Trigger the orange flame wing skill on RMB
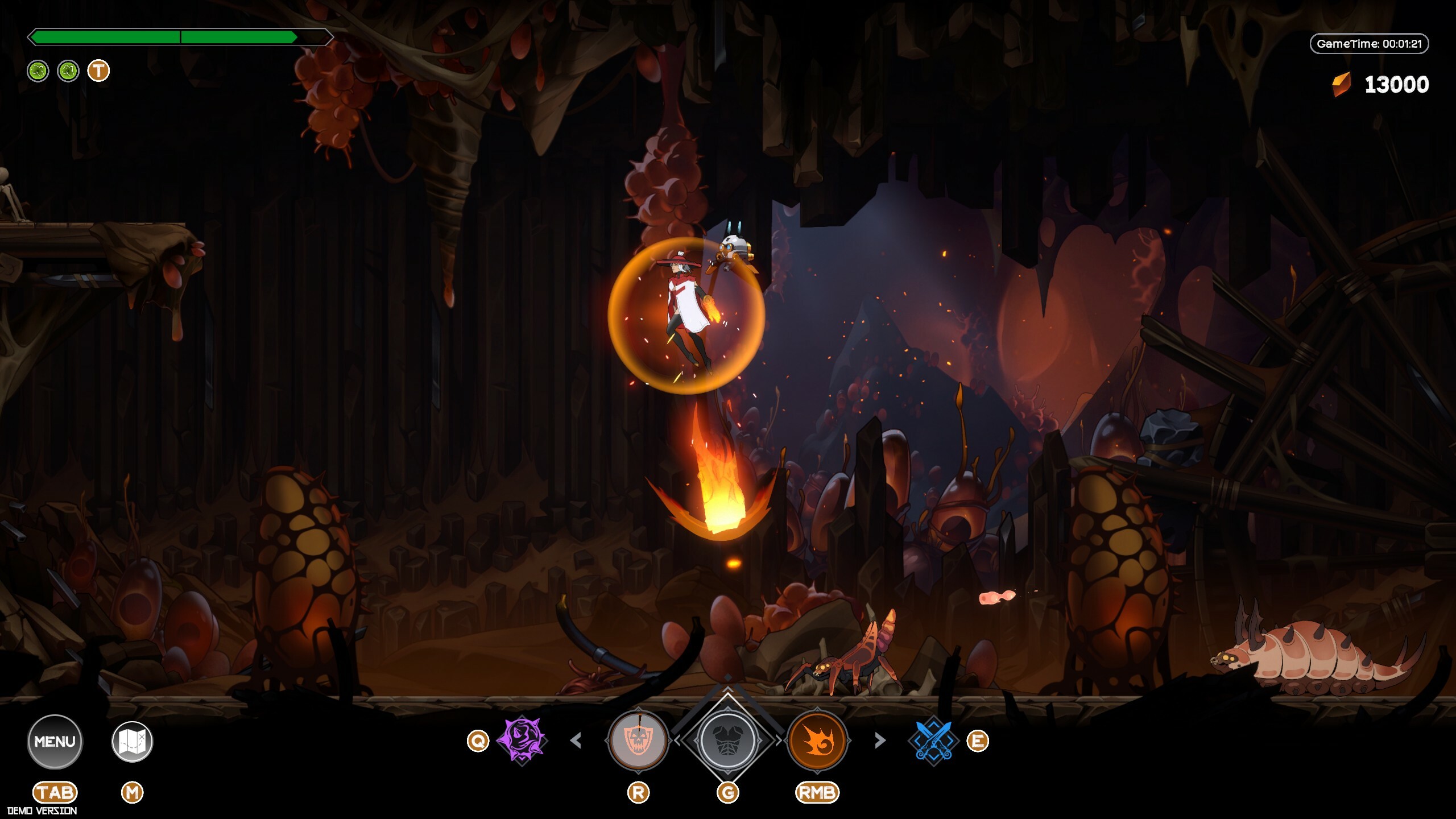The image size is (1456, 819). coord(817,741)
